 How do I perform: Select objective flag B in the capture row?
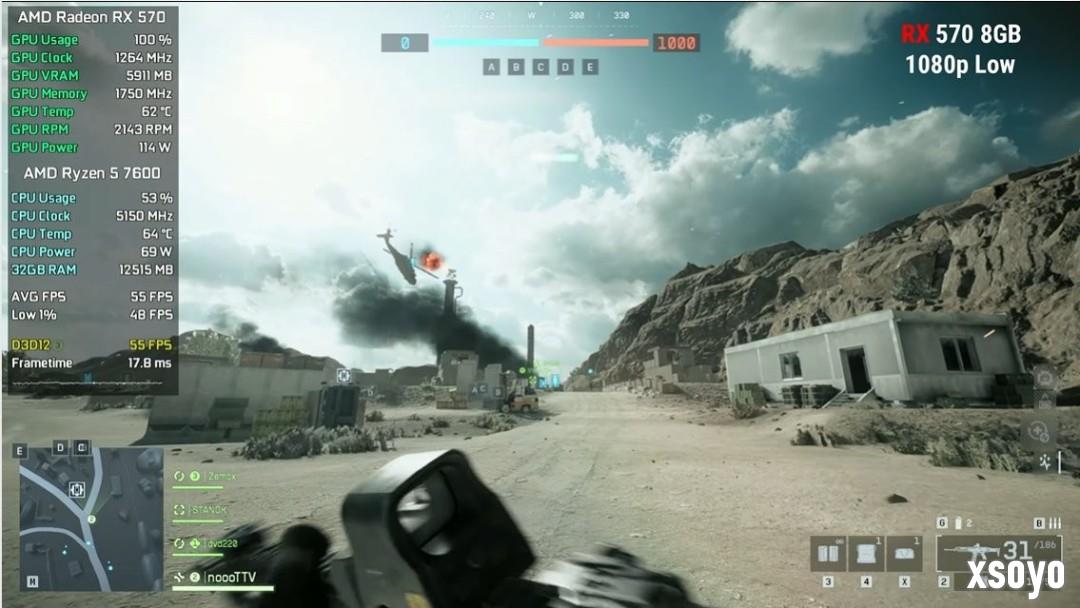click(516, 67)
